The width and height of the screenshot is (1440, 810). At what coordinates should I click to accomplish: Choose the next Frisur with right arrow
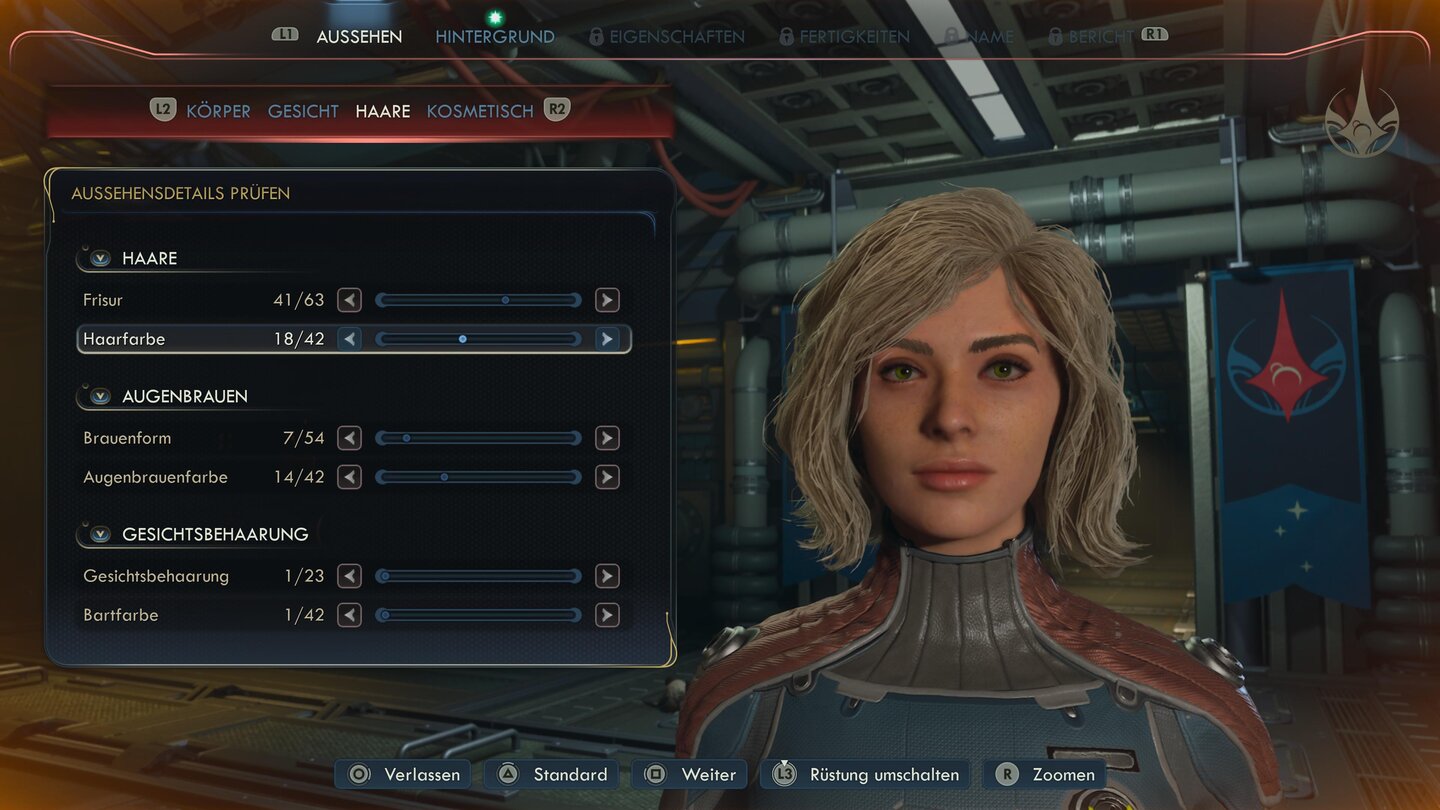(607, 300)
